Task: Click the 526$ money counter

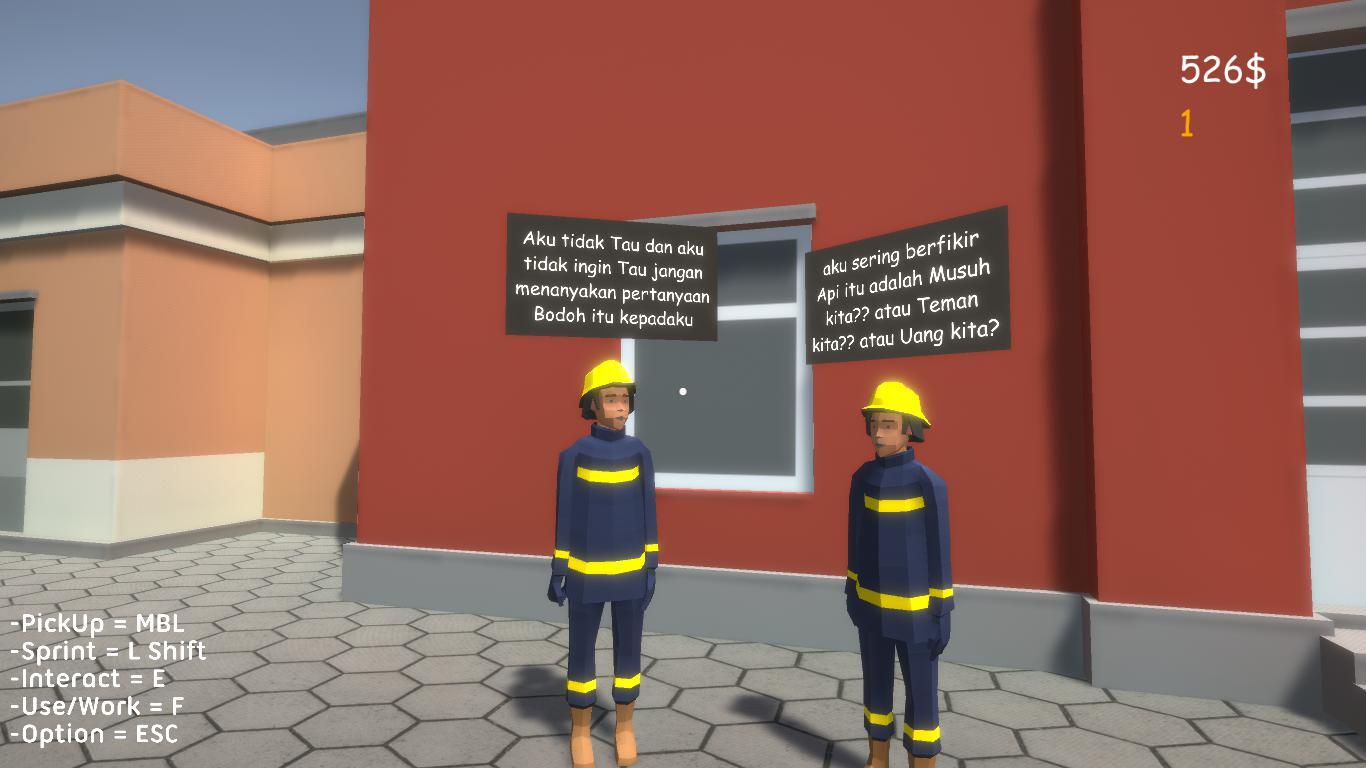Action: tap(1222, 69)
